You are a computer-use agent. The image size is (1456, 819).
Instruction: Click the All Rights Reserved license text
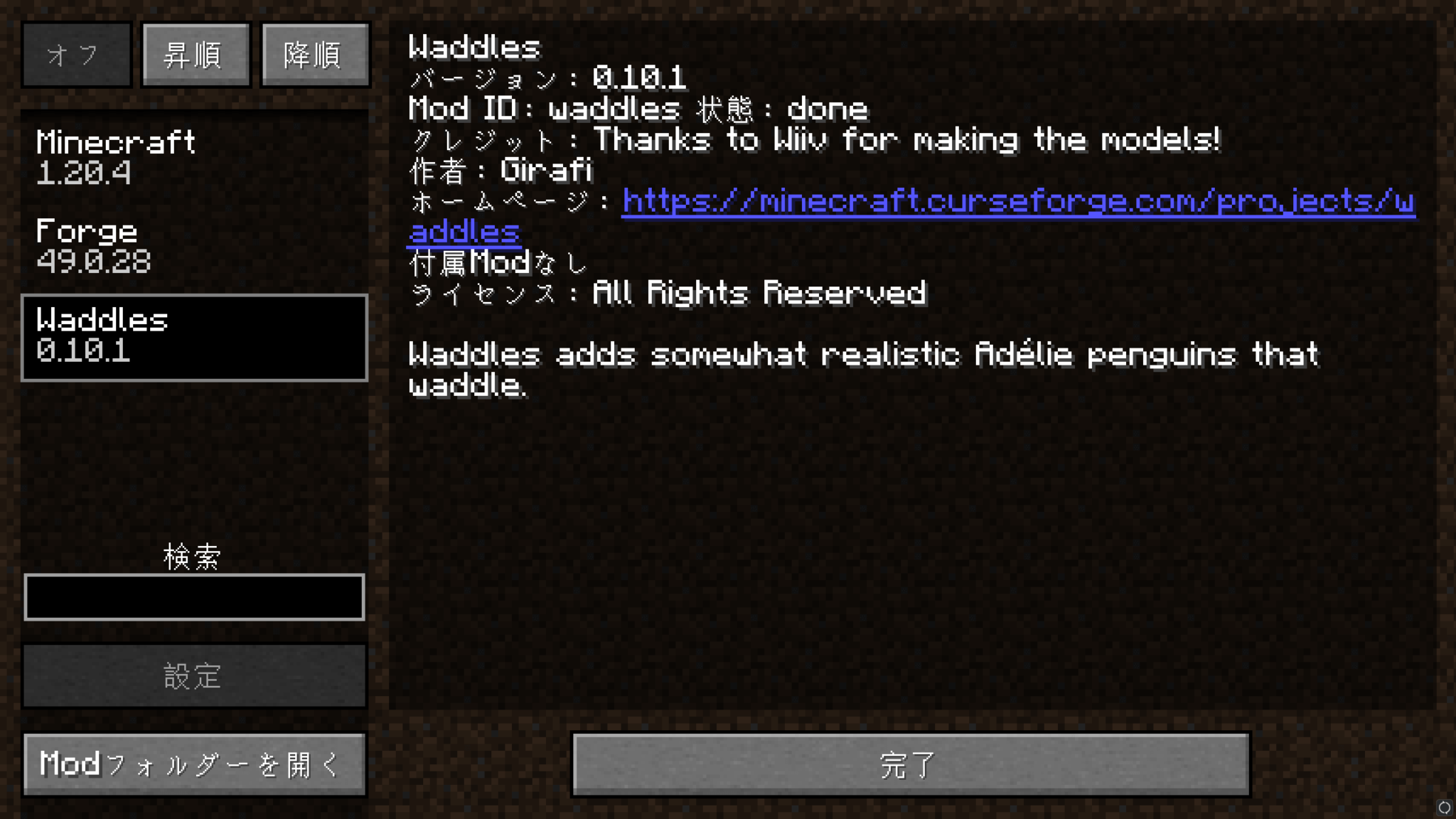(x=668, y=292)
